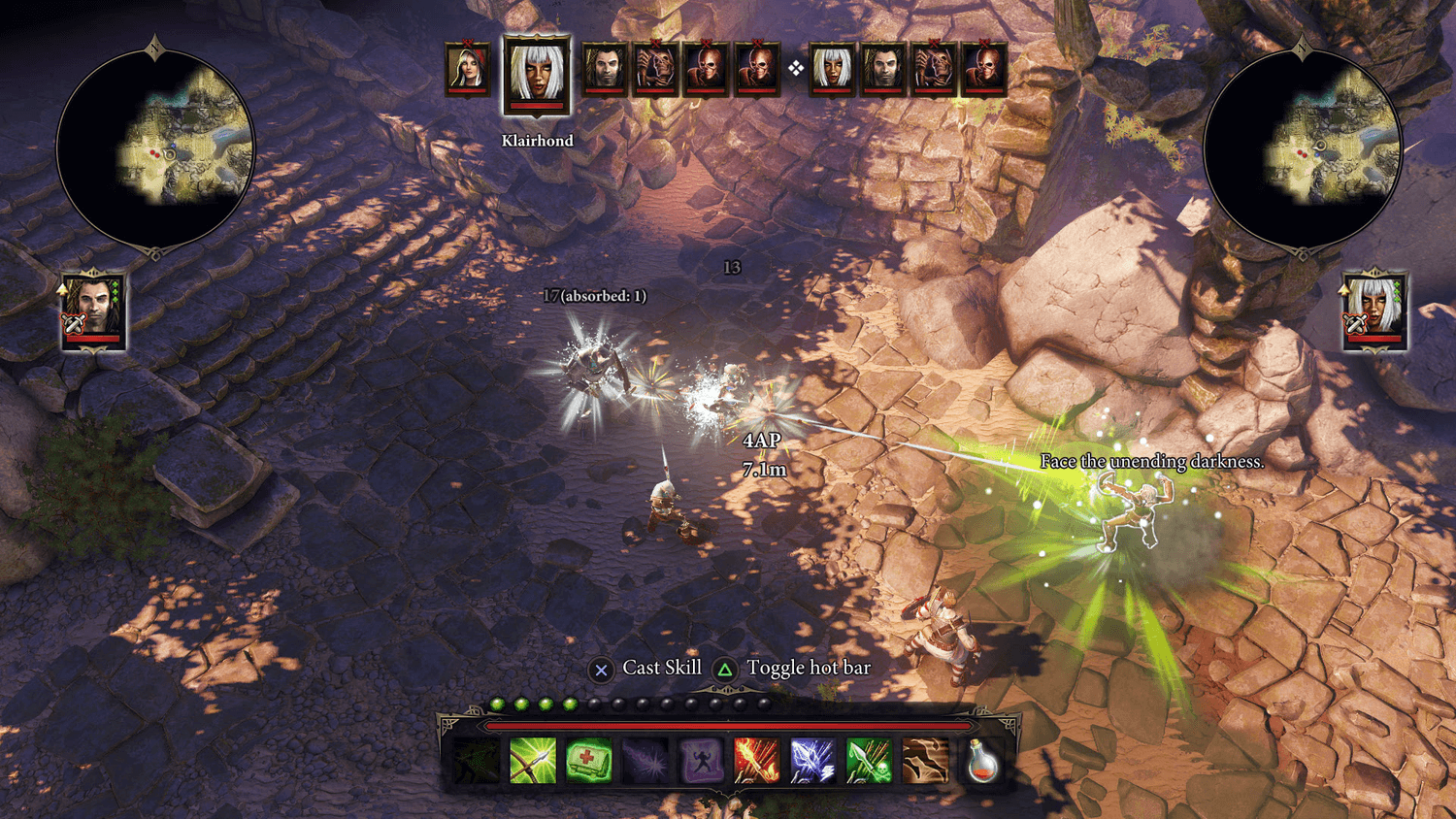Click the leftmost female portrait in the turn order
The width and height of the screenshot is (1456, 819).
coord(468,68)
